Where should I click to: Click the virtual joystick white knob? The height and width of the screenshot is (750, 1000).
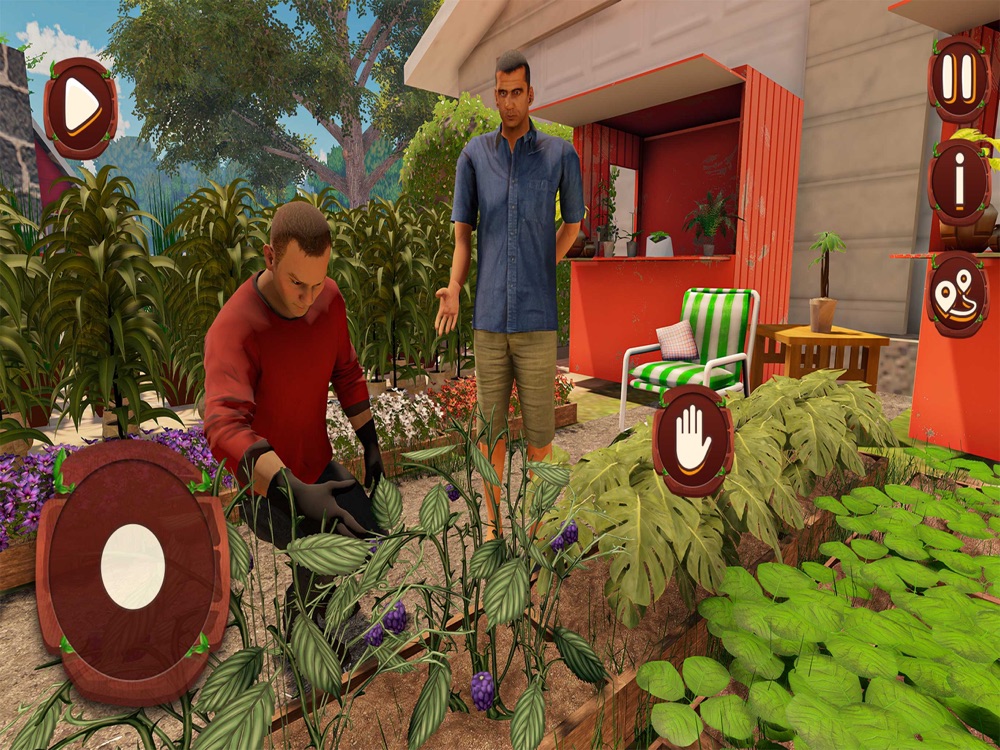click(133, 566)
